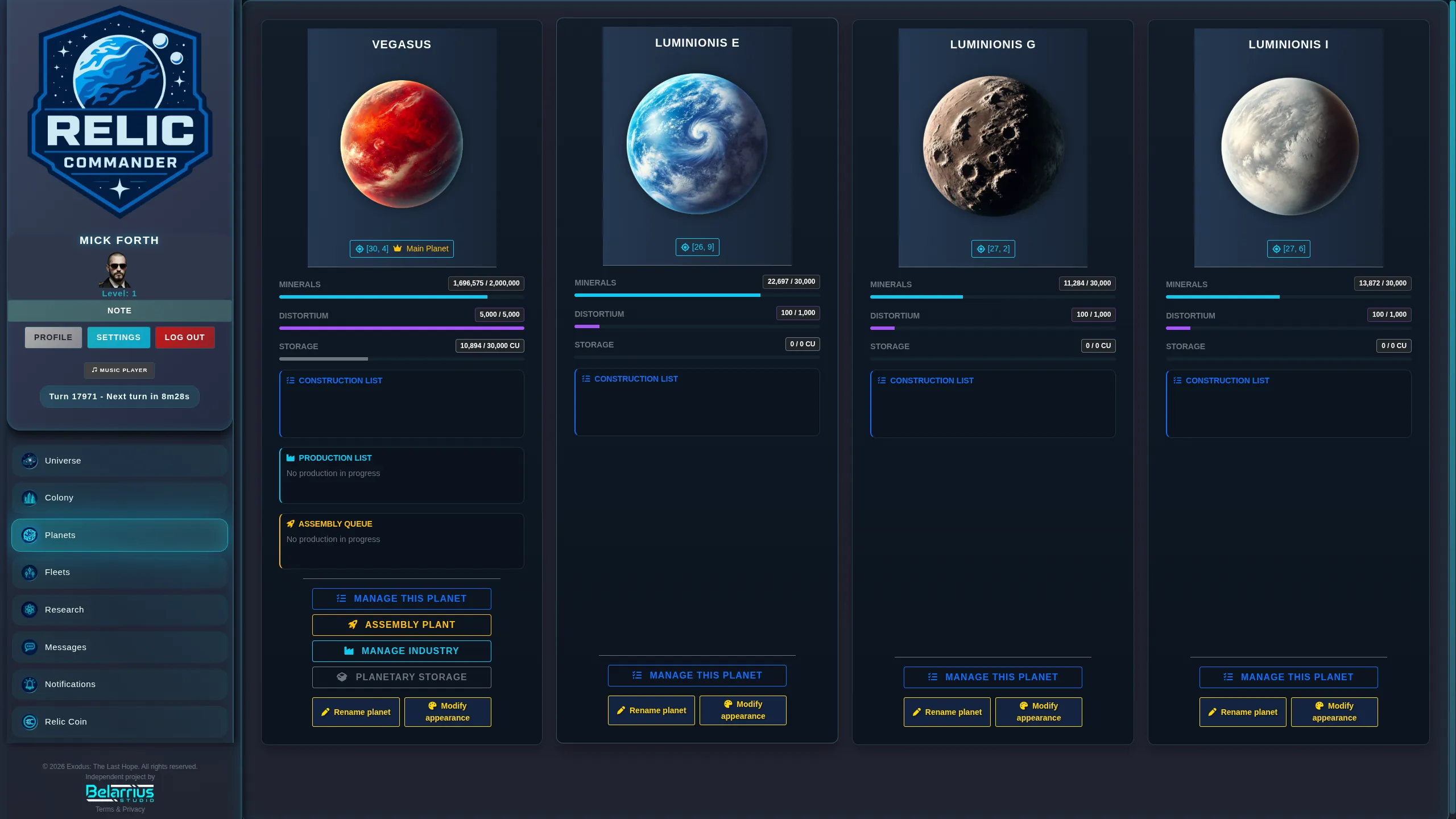Open the Music Player

pos(119,370)
